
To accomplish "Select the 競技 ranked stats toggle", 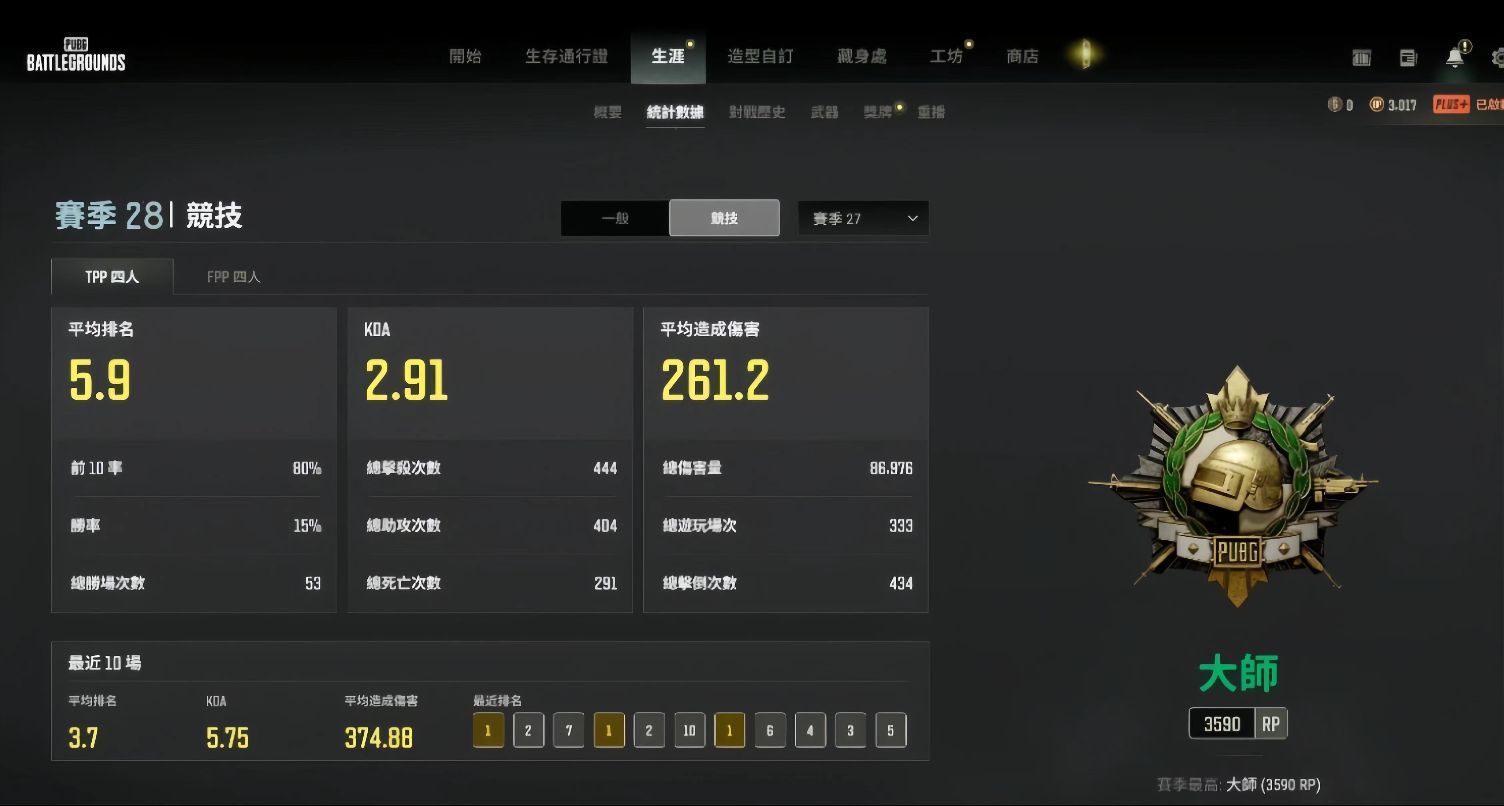I will tap(724, 218).
